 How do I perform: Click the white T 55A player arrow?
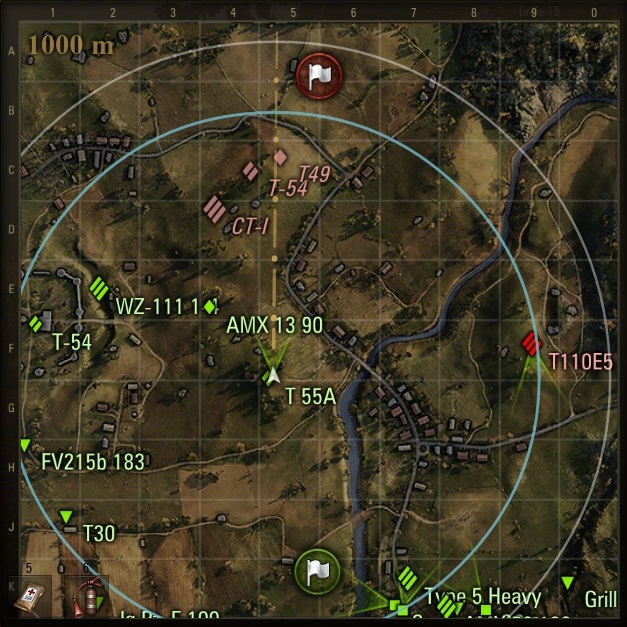269,376
